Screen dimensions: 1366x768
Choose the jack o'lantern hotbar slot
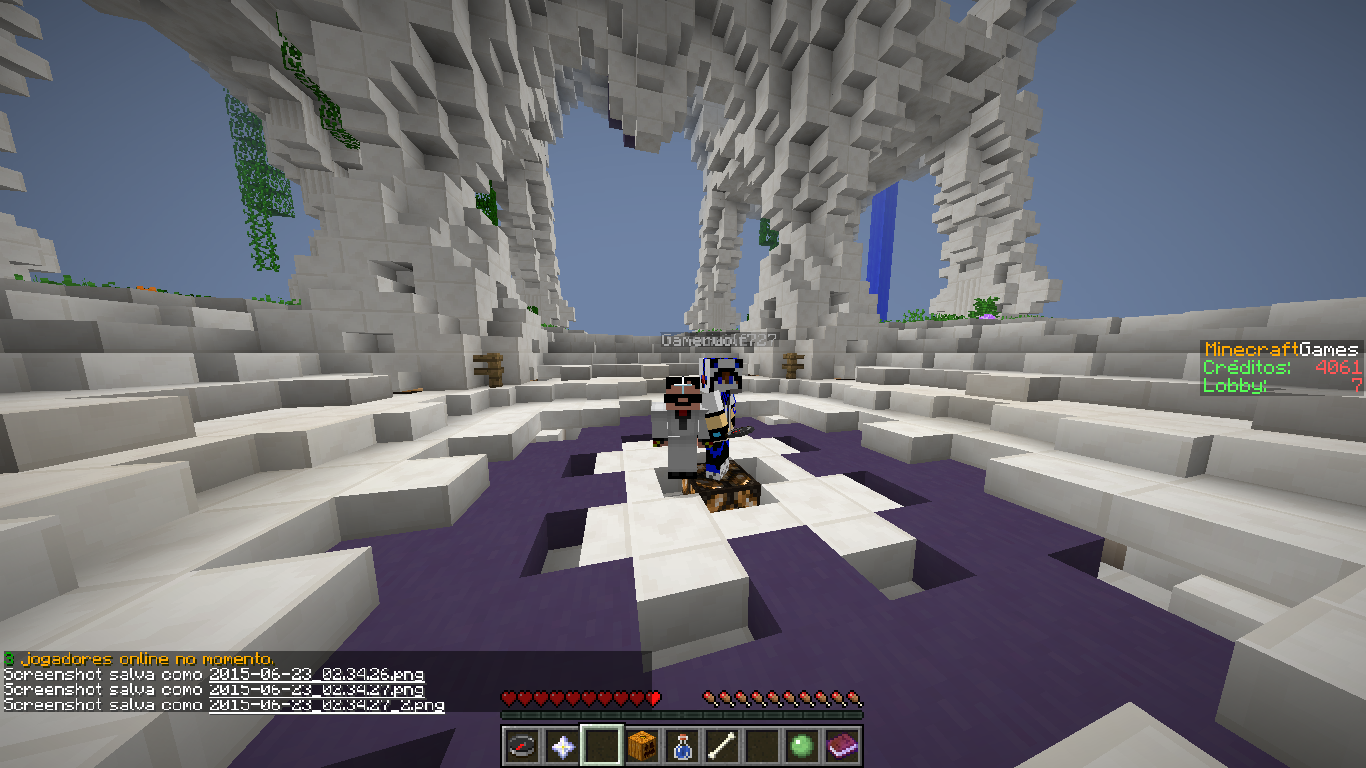click(642, 745)
